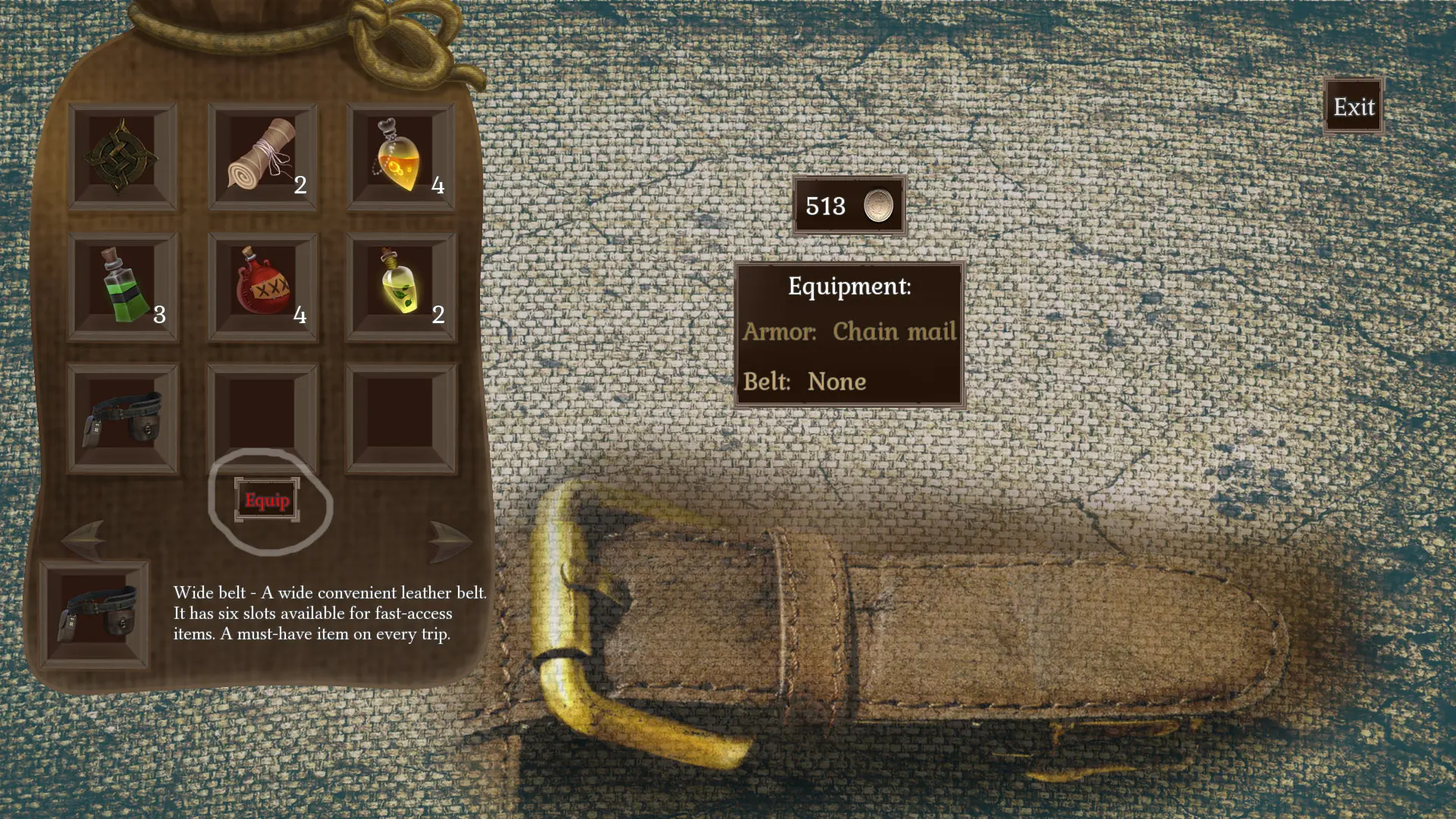This screenshot has width=1456, height=819.
Task: Equip the selected wide belt
Action: [x=267, y=500]
